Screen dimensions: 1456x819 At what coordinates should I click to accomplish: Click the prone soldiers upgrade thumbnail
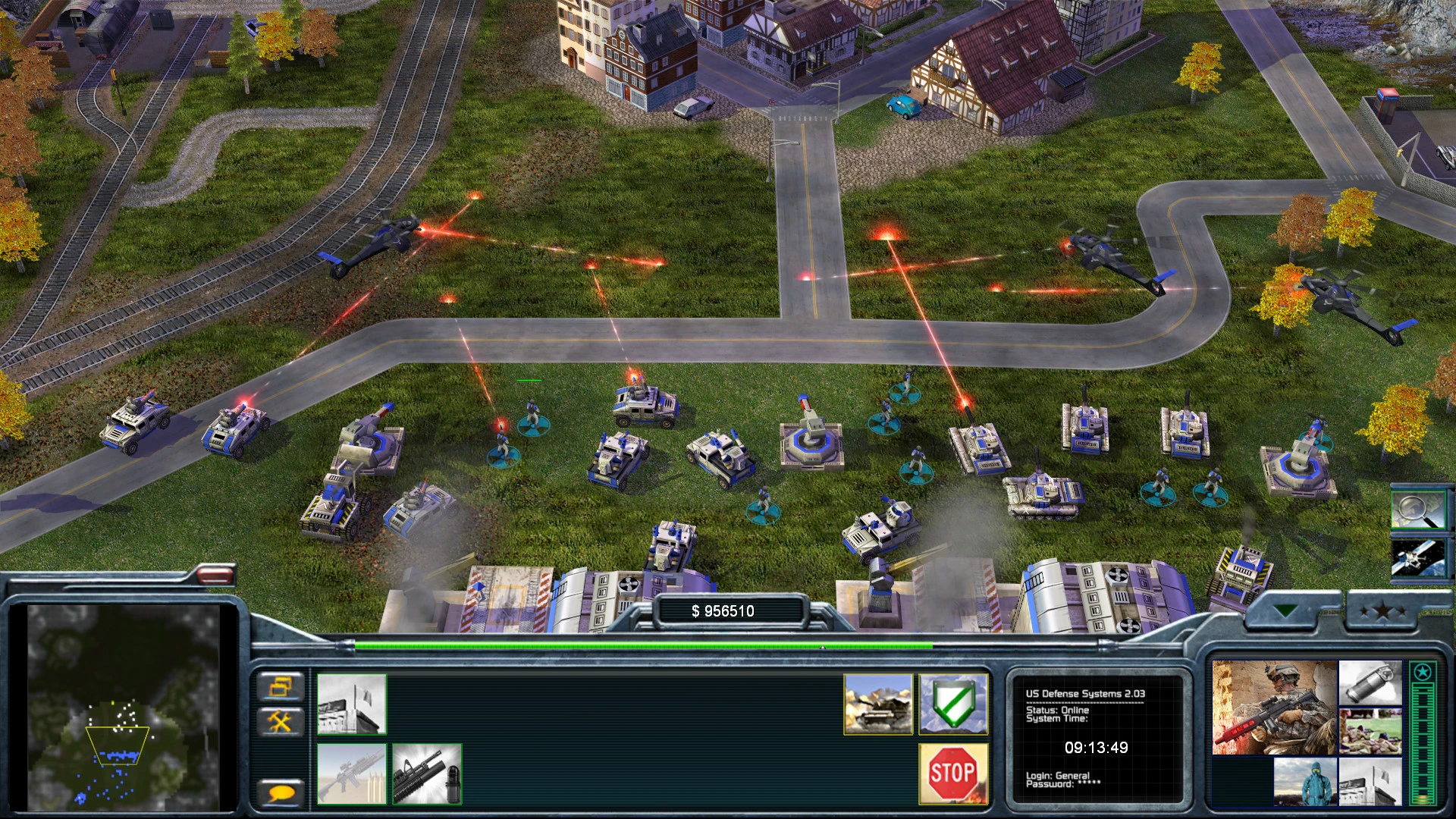point(1370,732)
